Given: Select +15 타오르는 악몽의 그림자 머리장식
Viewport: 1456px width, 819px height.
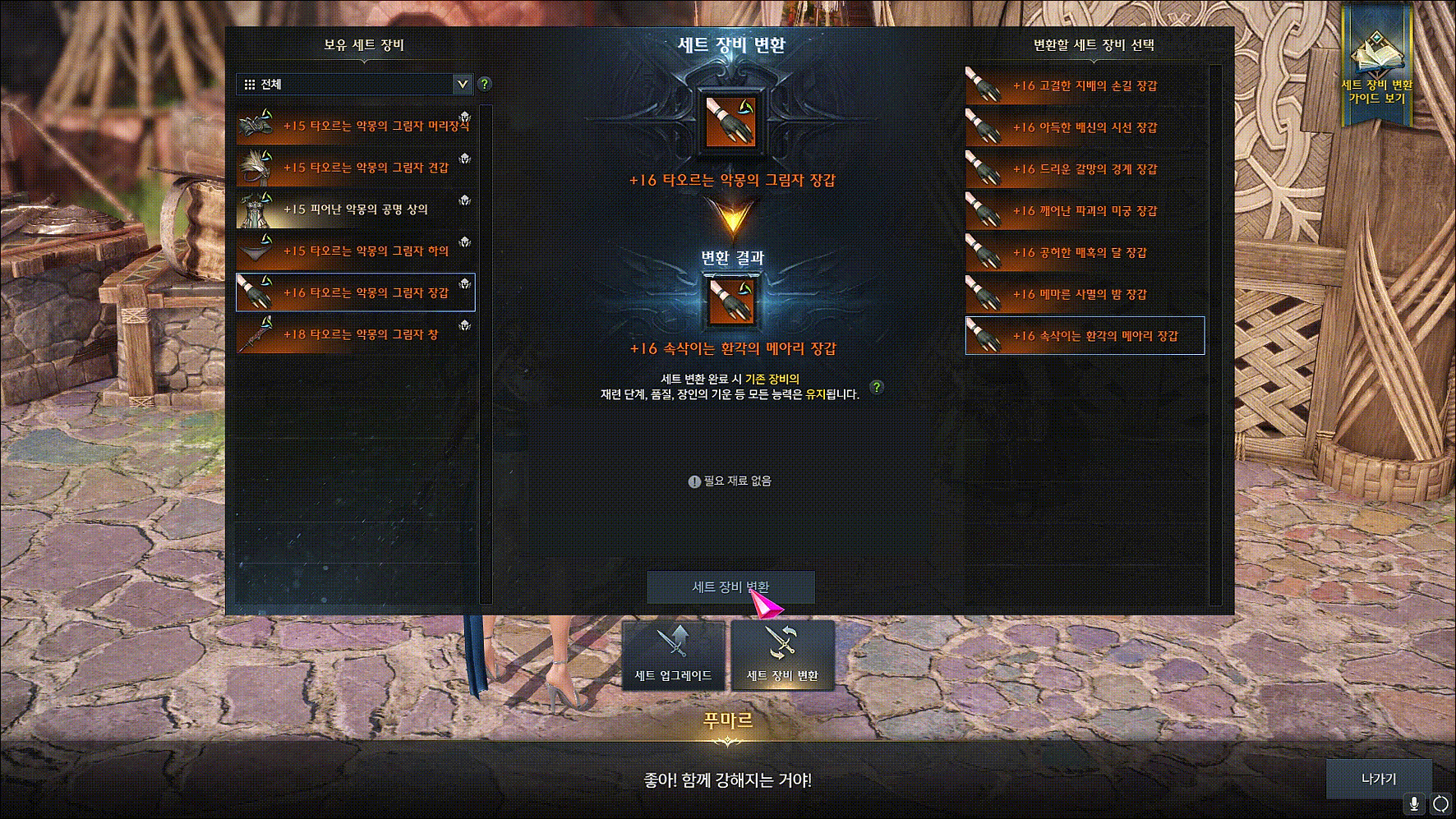Looking at the screenshot, I should (x=356, y=126).
